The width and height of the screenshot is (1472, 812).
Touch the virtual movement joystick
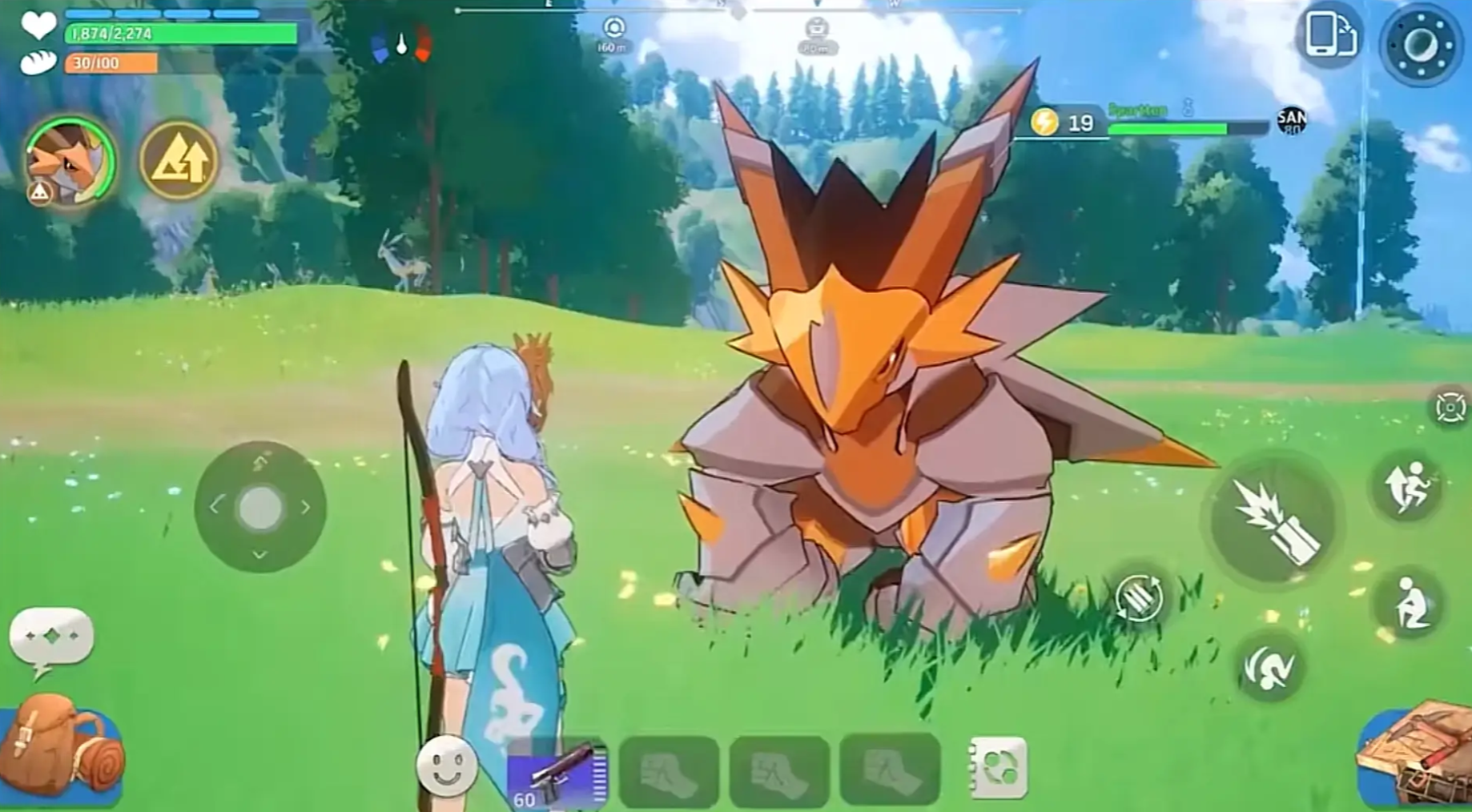pos(260,507)
